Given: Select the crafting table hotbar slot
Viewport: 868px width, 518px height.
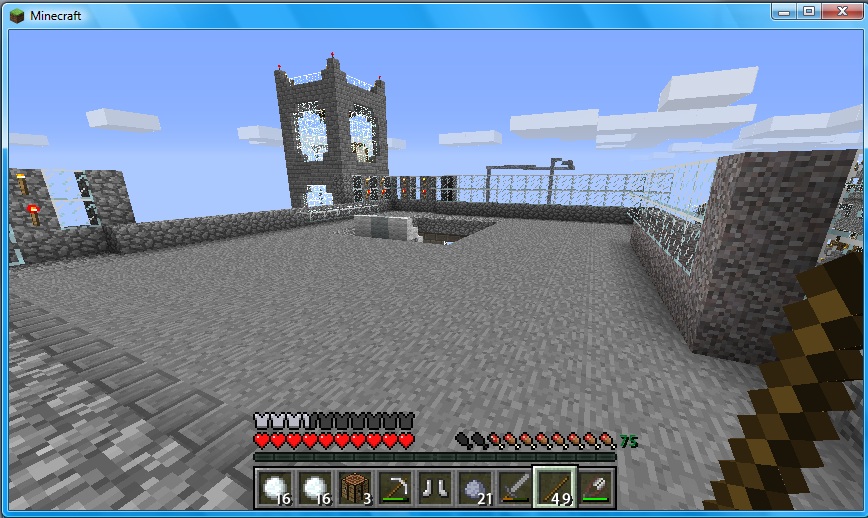Looking at the screenshot, I should (x=355, y=488).
